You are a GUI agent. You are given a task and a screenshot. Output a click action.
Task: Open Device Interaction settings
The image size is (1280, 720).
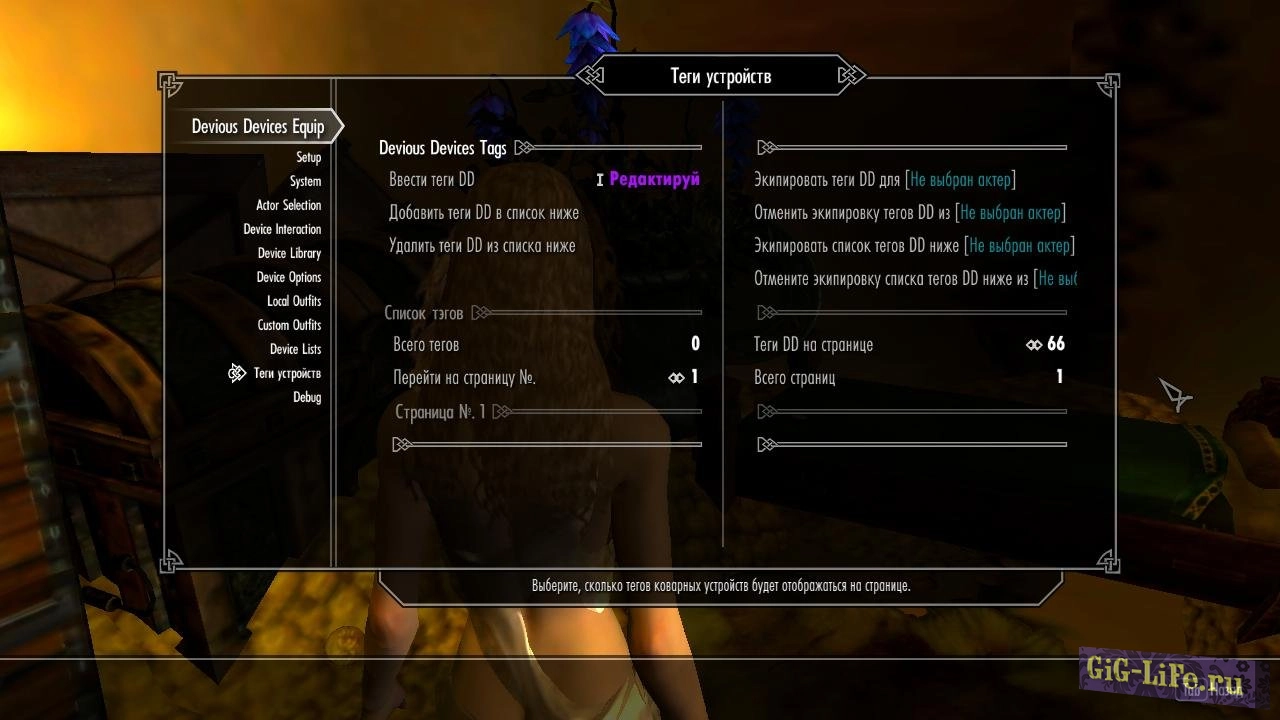[x=282, y=230]
